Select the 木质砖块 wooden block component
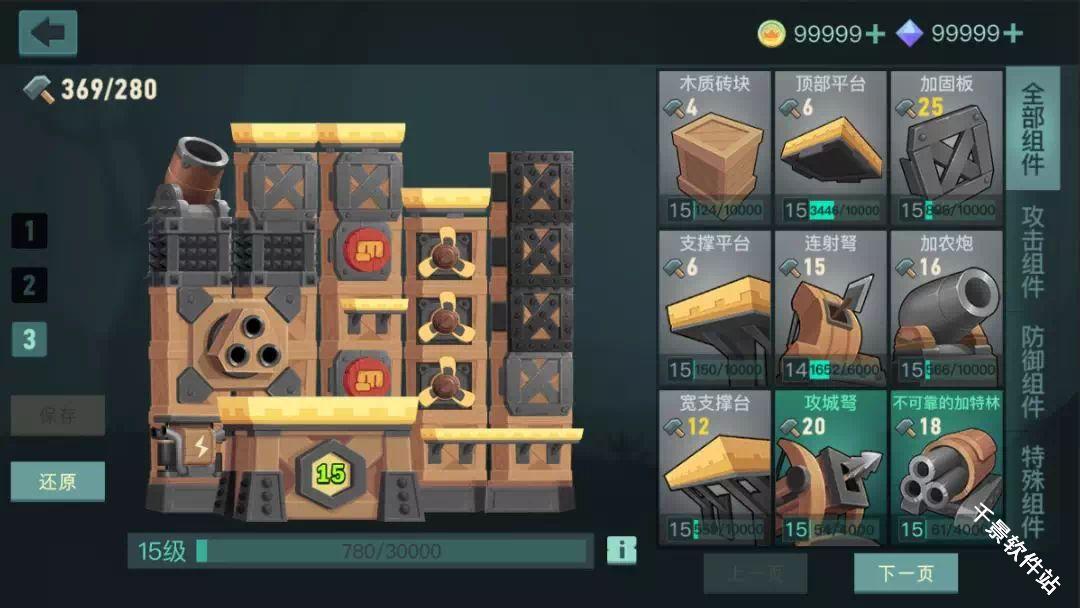Viewport: 1080px width, 608px height. pyautogui.click(x=714, y=147)
